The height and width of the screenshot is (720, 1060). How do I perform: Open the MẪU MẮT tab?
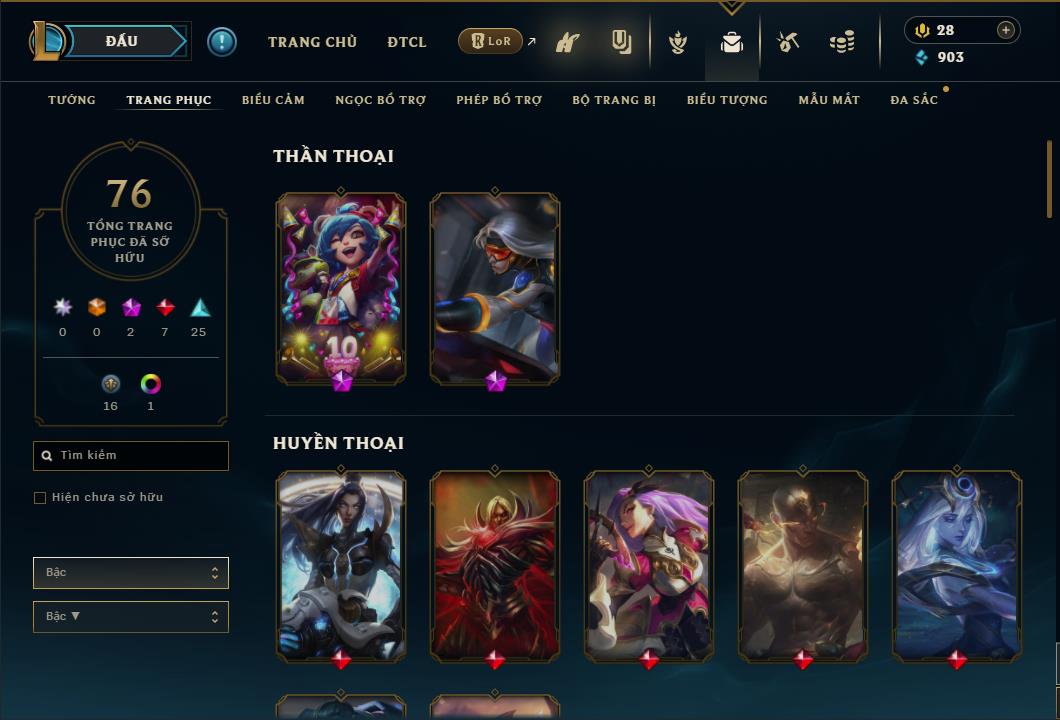(829, 100)
